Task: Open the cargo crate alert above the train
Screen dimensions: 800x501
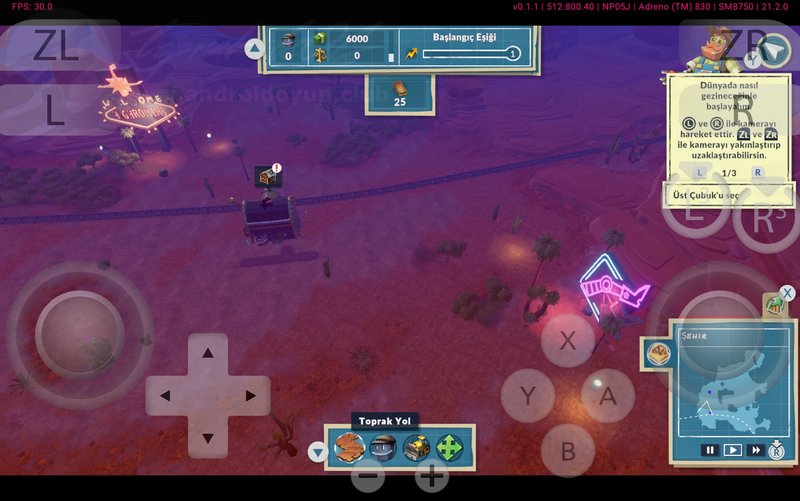Action: click(x=268, y=176)
